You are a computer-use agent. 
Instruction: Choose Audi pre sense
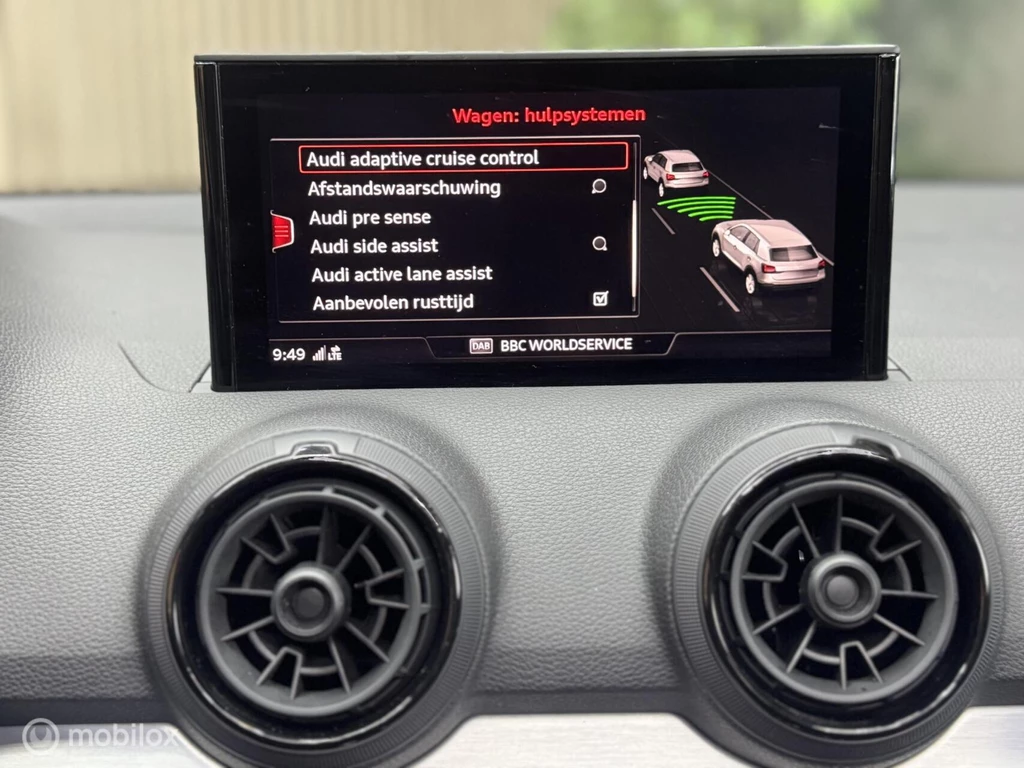(370, 217)
